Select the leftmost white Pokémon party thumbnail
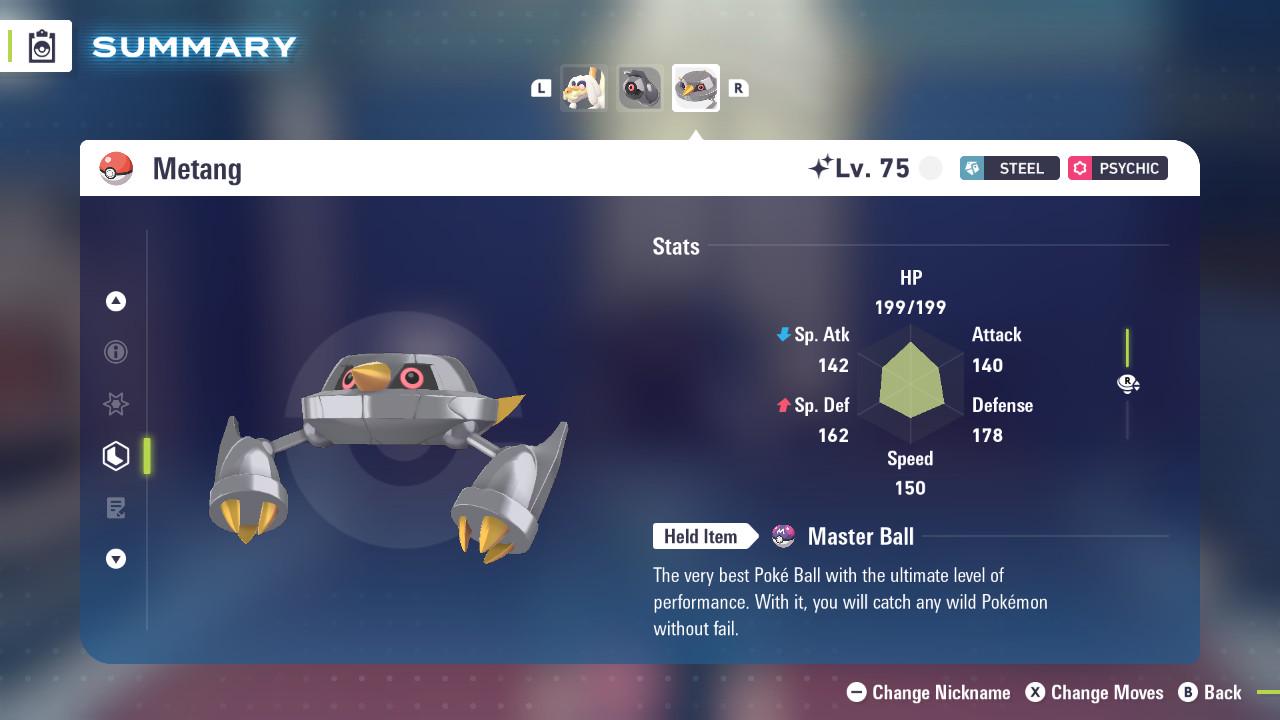The image size is (1280, 720). pyautogui.click(x=584, y=87)
